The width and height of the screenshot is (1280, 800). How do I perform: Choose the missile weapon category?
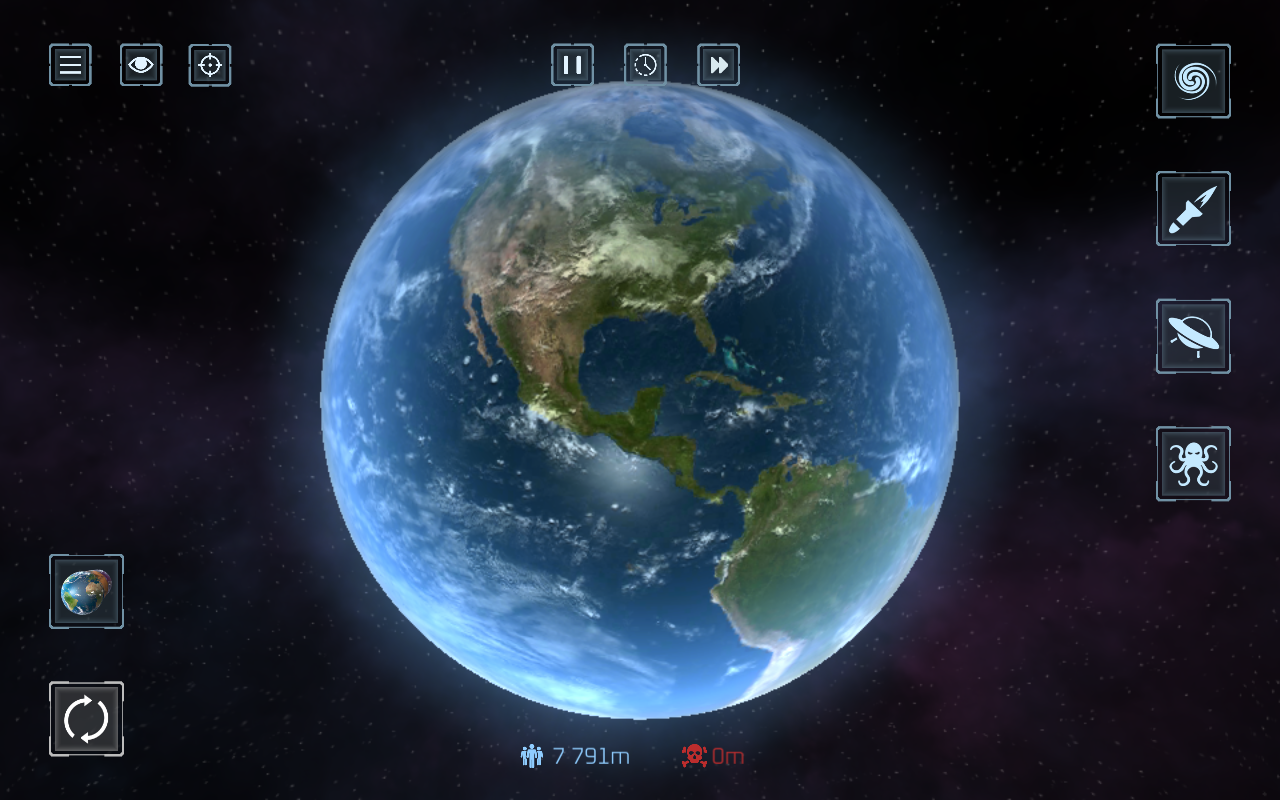pyautogui.click(x=1193, y=208)
